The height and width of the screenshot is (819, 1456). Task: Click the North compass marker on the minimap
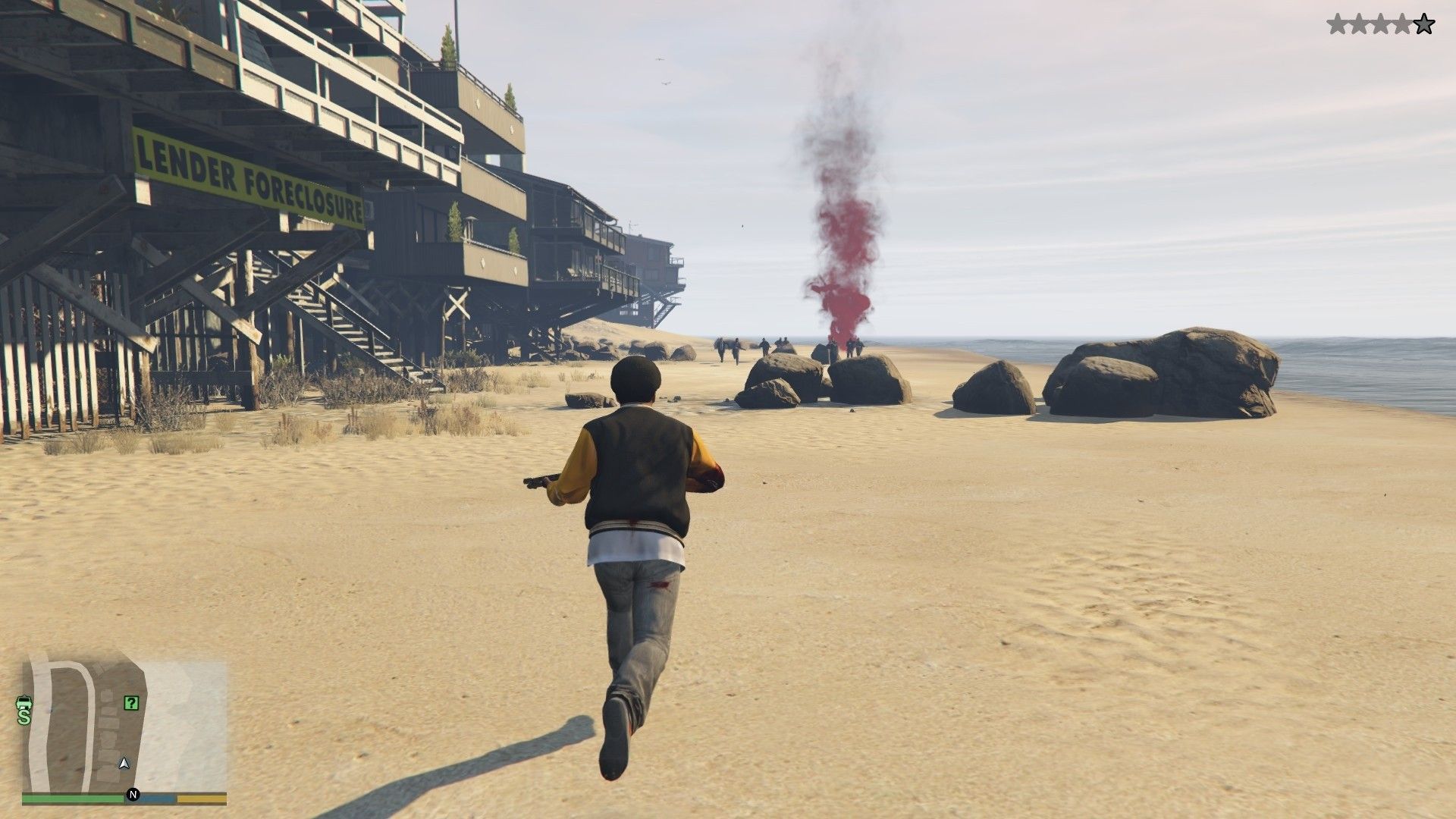coord(133,795)
